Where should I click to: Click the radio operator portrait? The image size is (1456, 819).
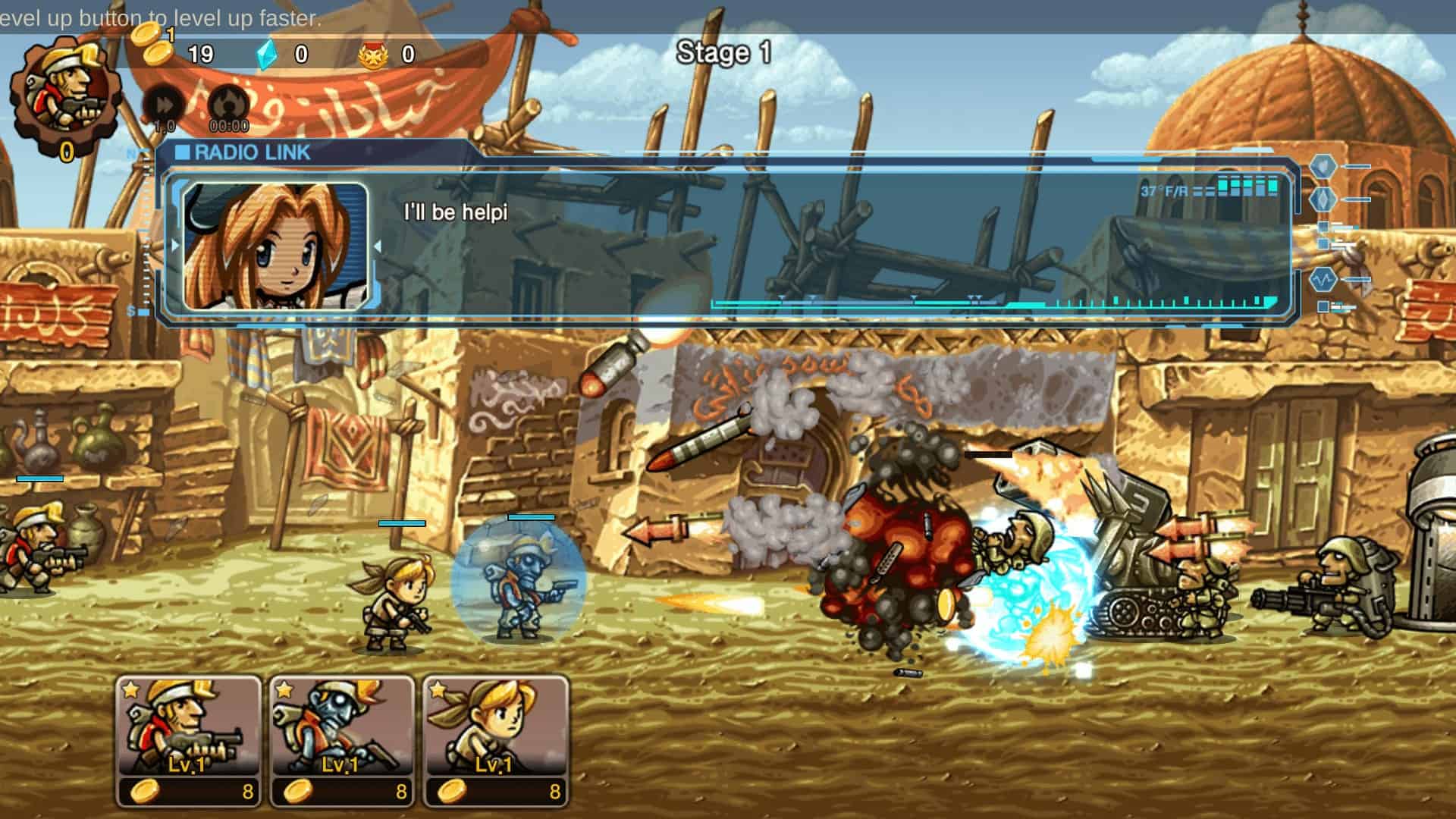click(276, 246)
